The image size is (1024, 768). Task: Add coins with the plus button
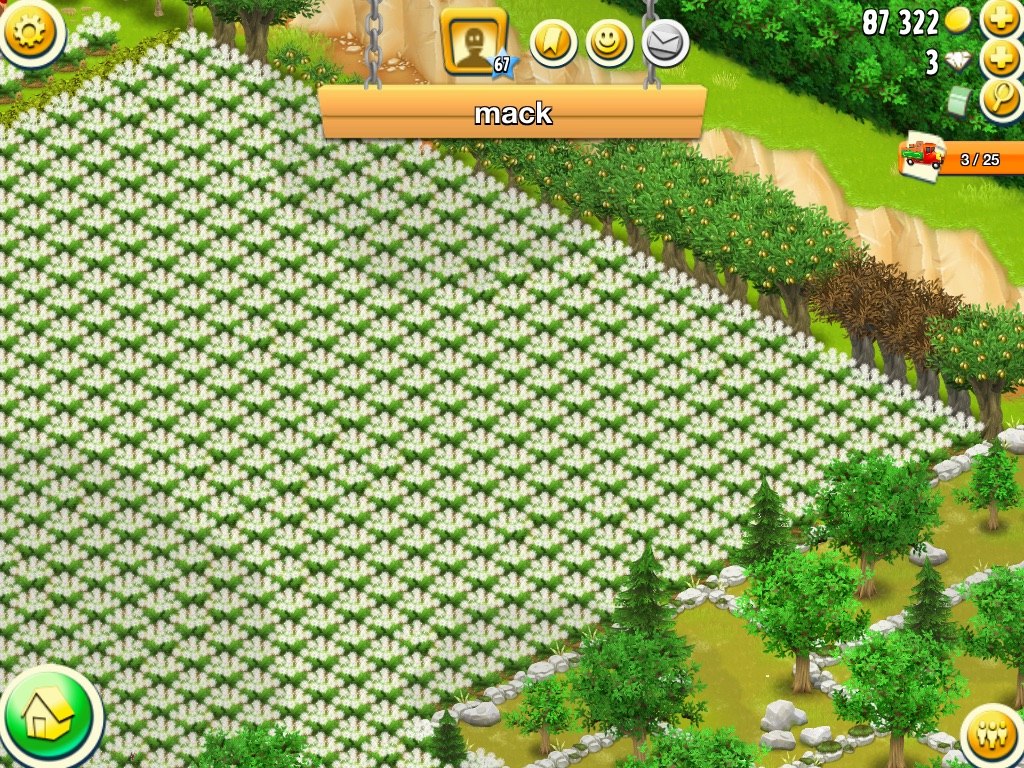tap(1000, 19)
